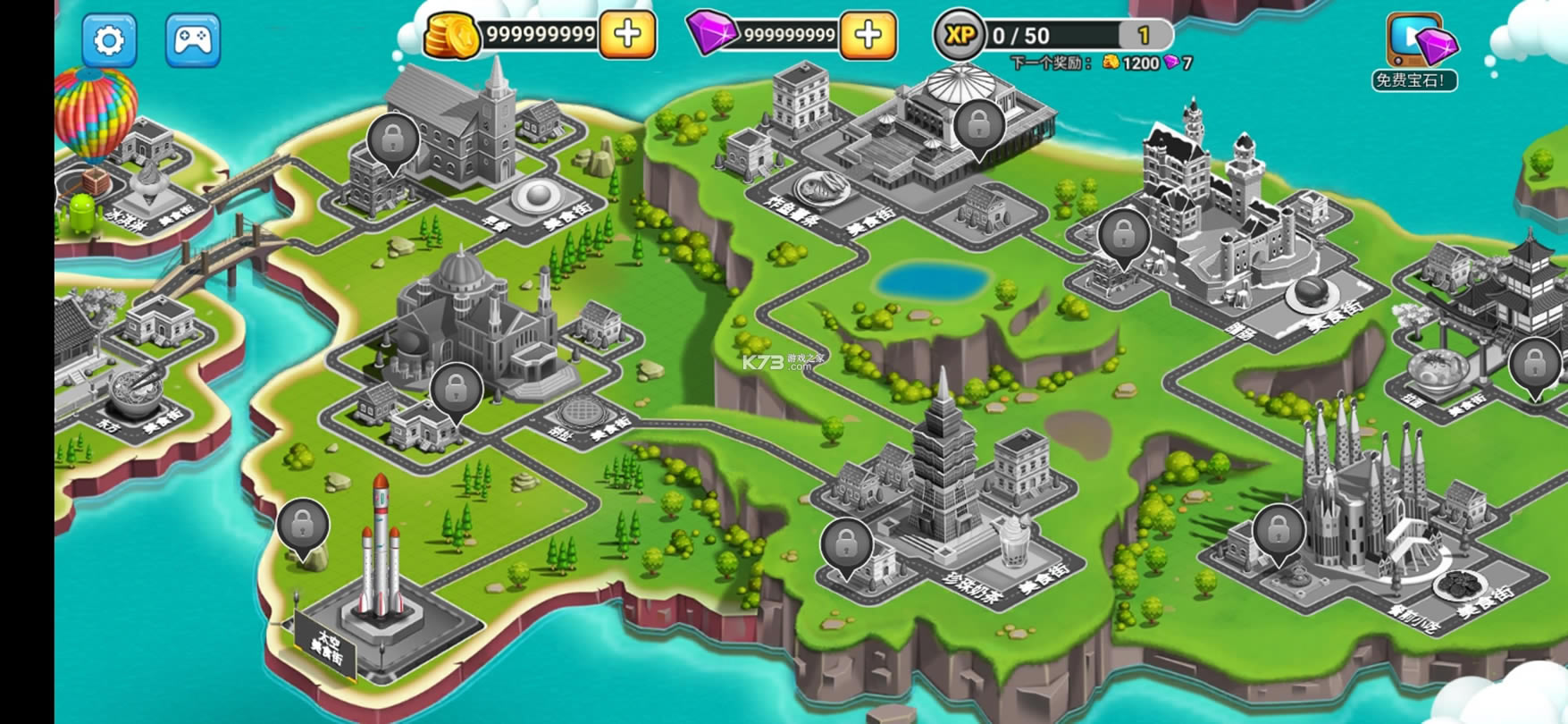The image size is (1568, 724).
Task: Choose the locked domed arena level pin
Action: [980, 125]
